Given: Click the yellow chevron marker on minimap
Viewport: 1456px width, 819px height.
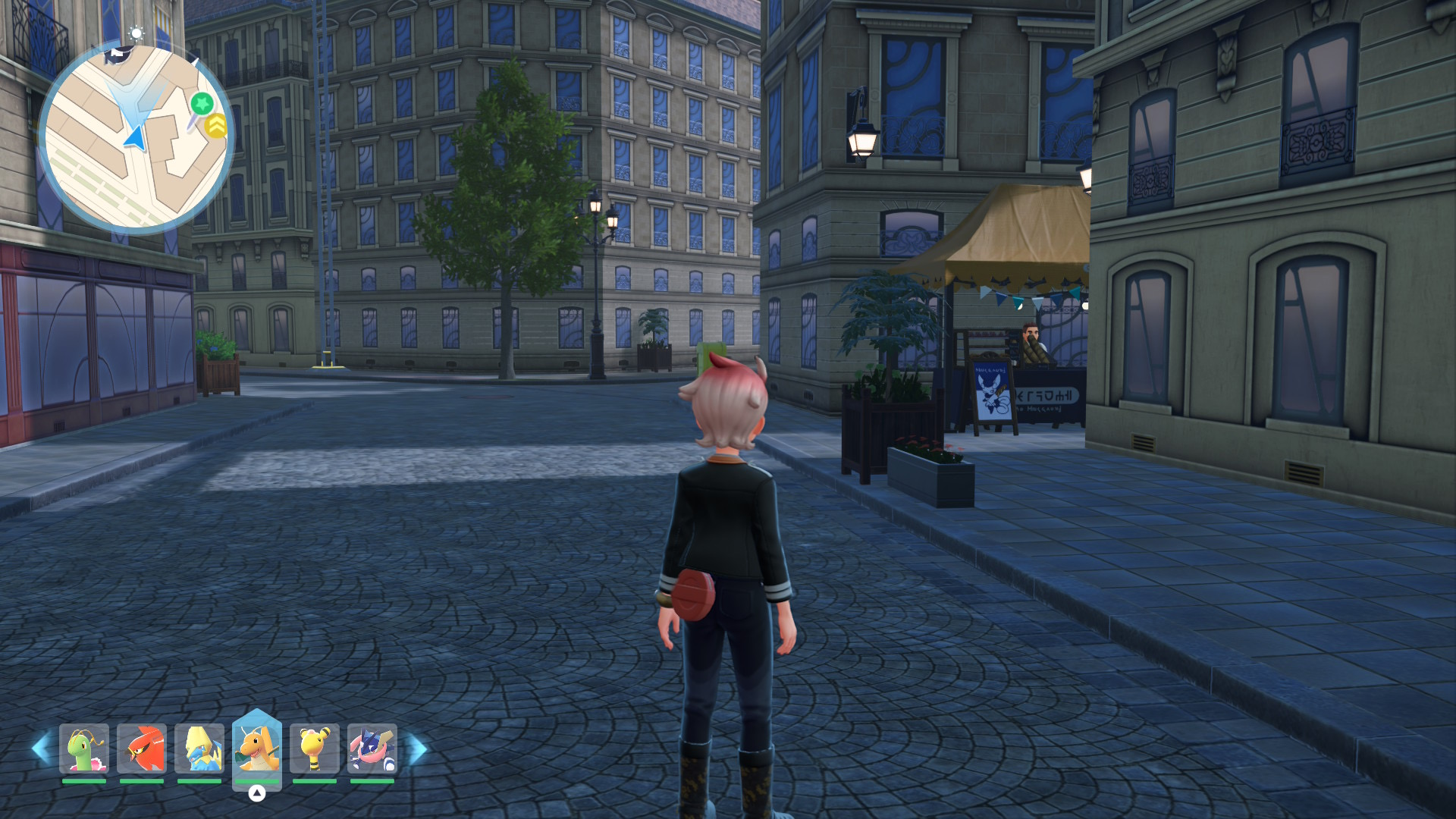Looking at the screenshot, I should (x=216, y=125).
